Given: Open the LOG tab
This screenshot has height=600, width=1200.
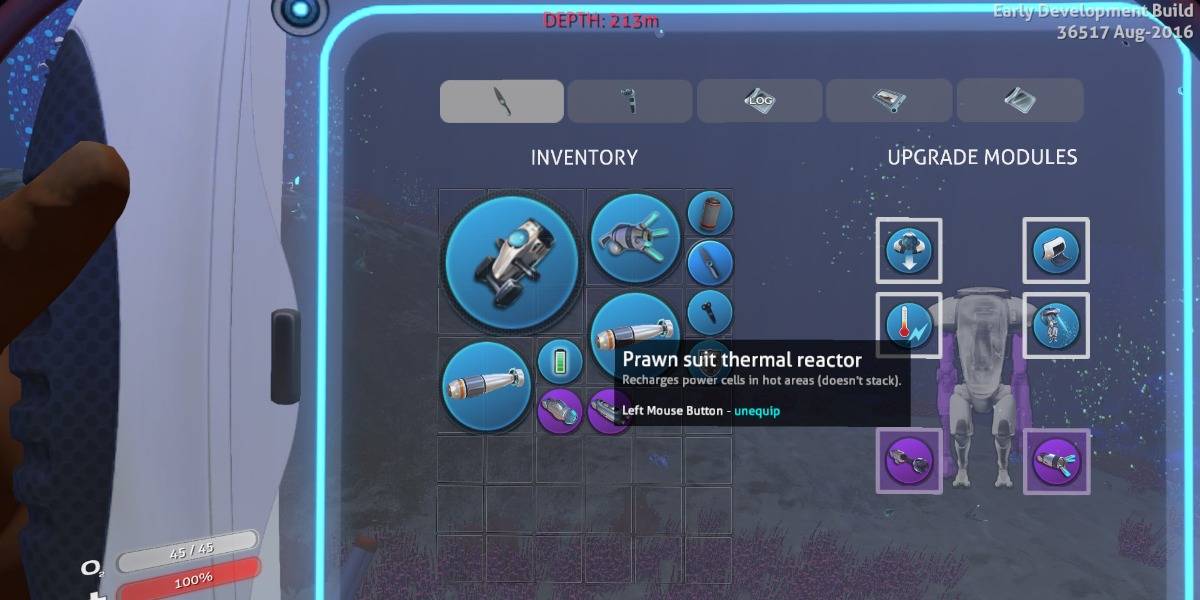Looking at the screenshot, I should pyautogui.click(x=759, y=101).
